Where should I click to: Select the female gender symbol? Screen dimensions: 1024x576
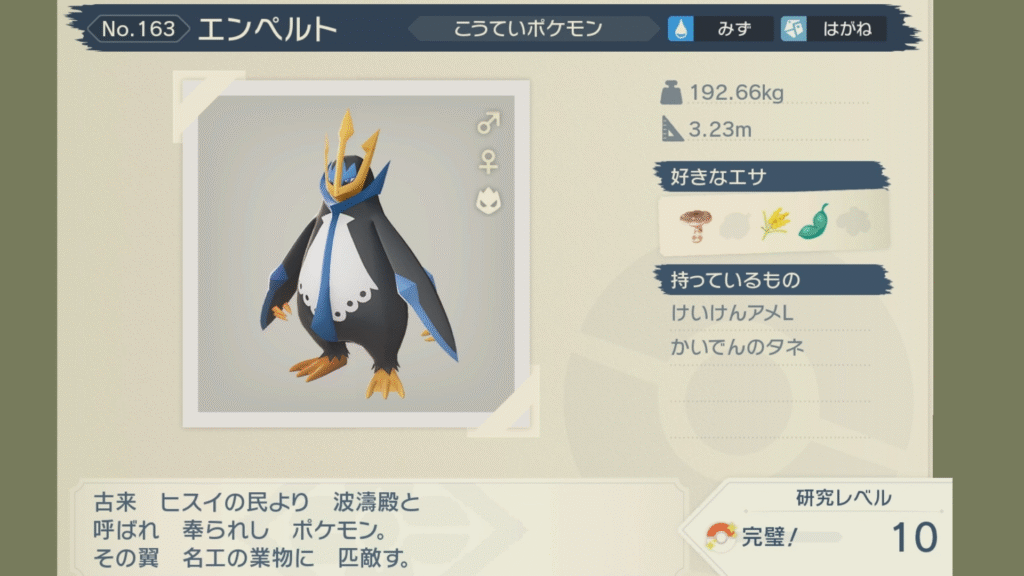coord(488,161)
